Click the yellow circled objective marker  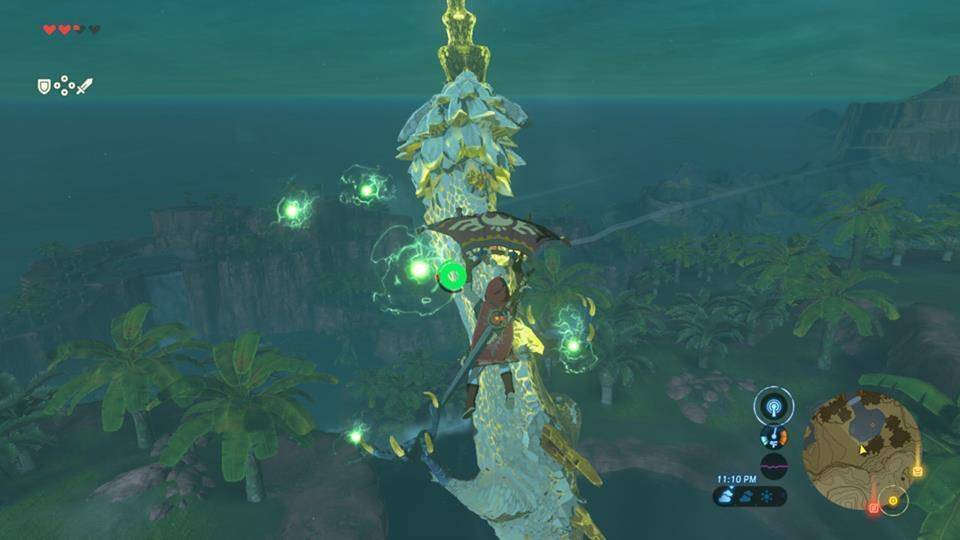tap(892, 500)
